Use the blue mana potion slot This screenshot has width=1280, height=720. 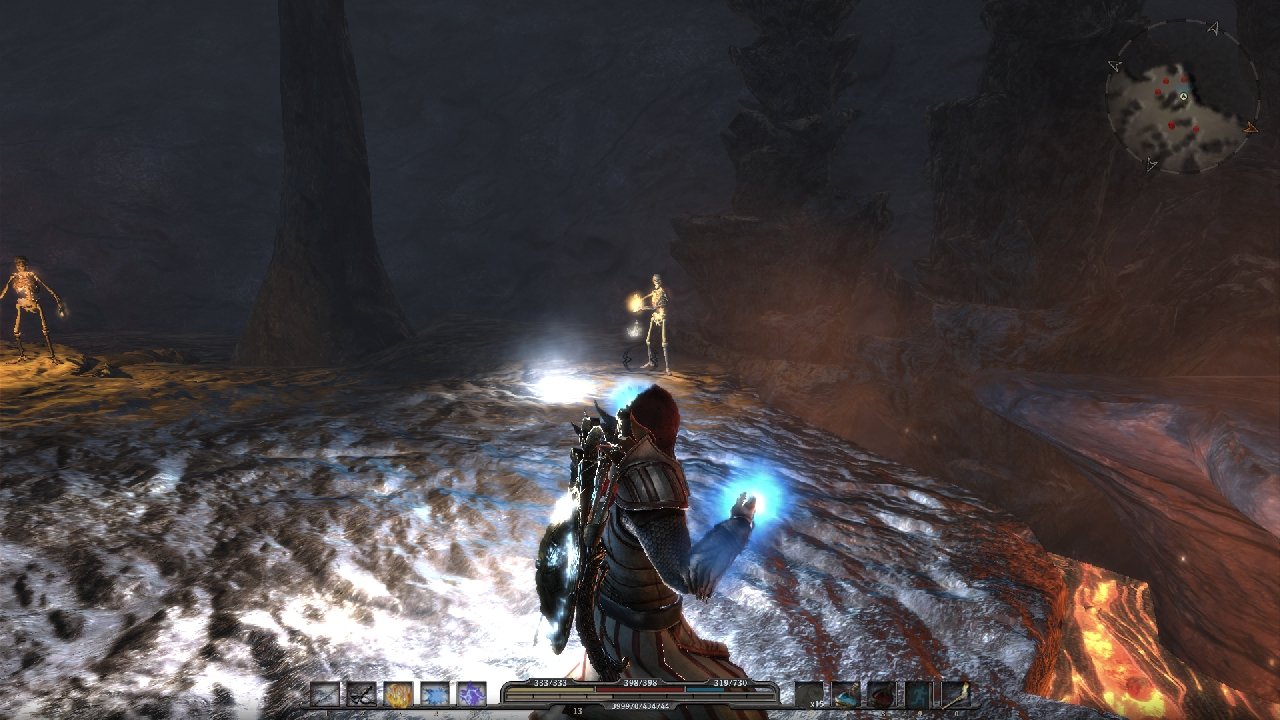(845, 694)
